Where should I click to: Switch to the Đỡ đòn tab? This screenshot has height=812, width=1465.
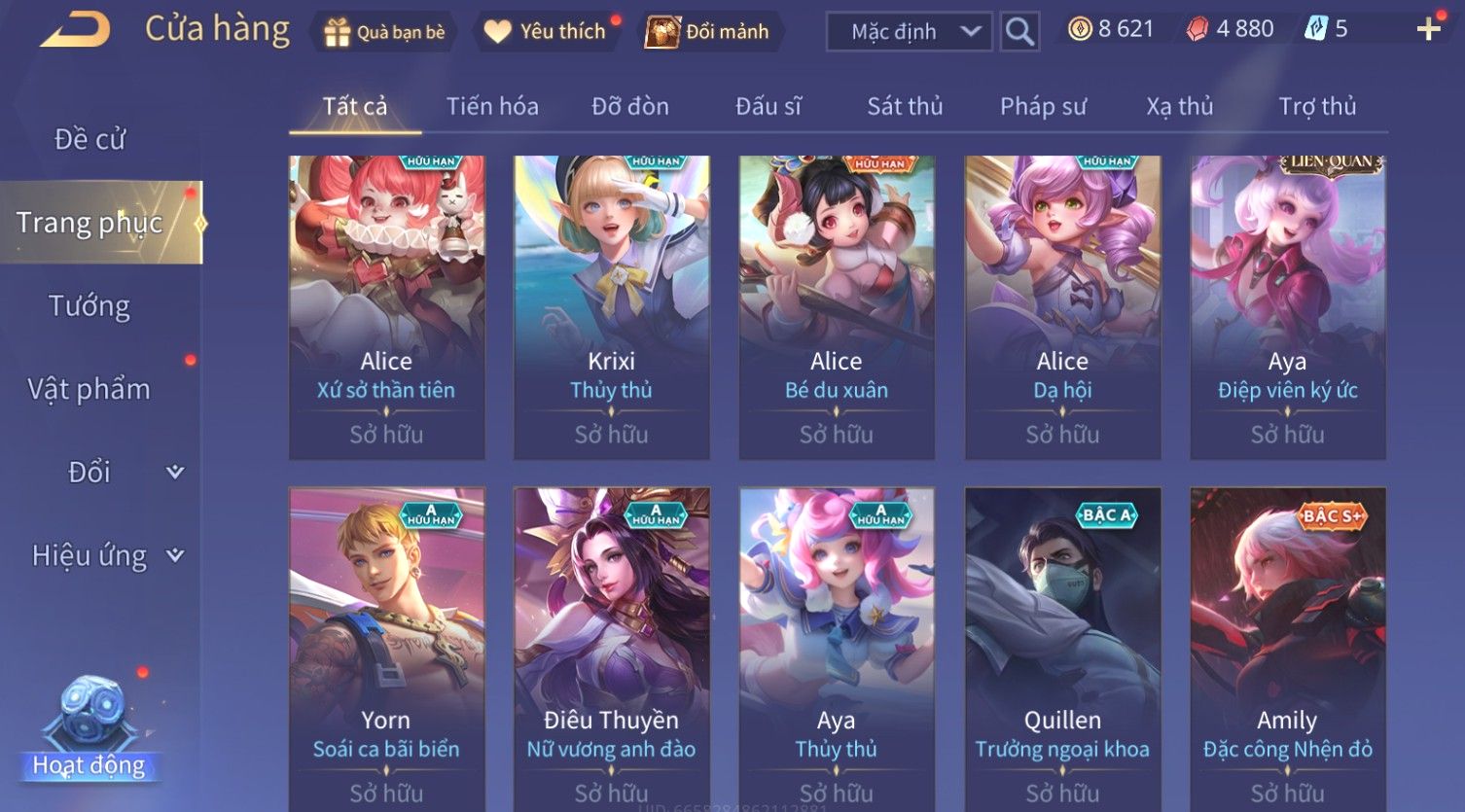click(630, 107)
